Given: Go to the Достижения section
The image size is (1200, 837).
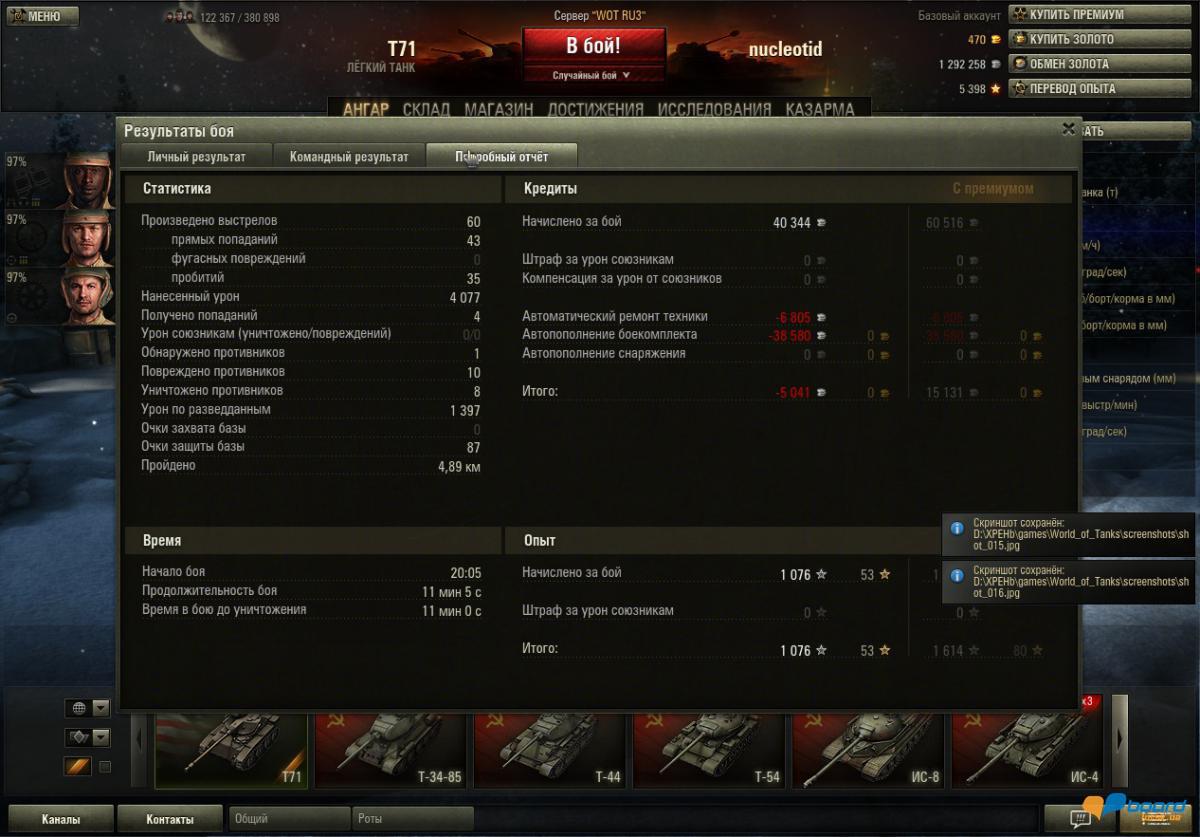Looking at the screenshot, I should click(x=595, y=109).
